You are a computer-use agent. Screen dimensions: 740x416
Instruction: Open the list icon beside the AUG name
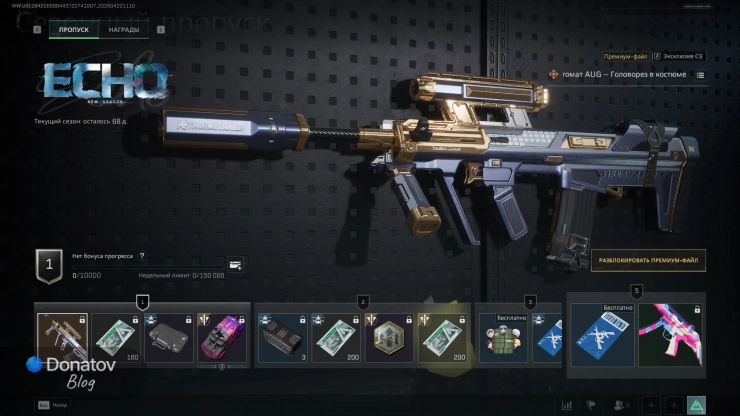click(700, 75)
